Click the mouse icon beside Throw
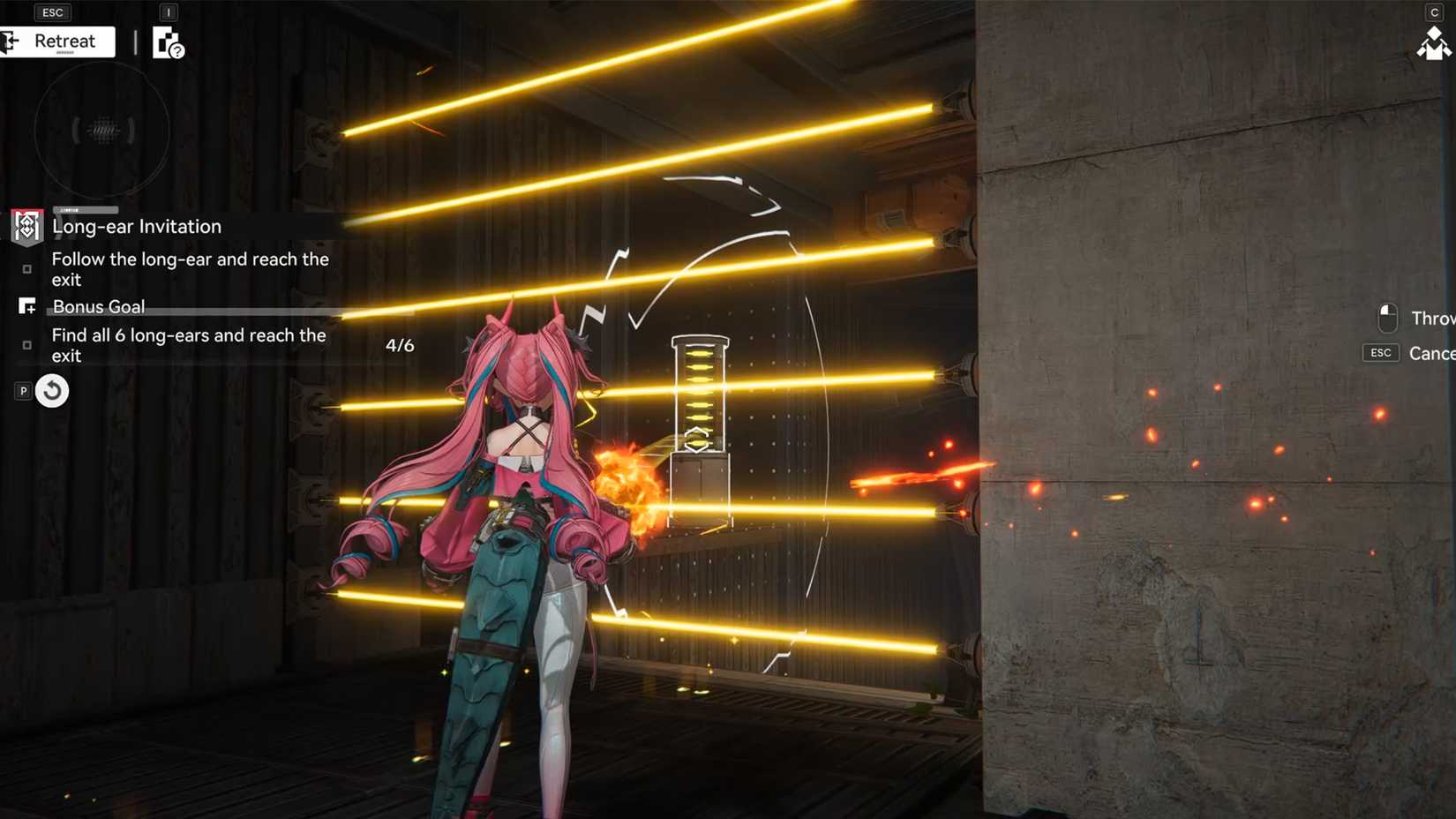 (x=1387, y=318)
